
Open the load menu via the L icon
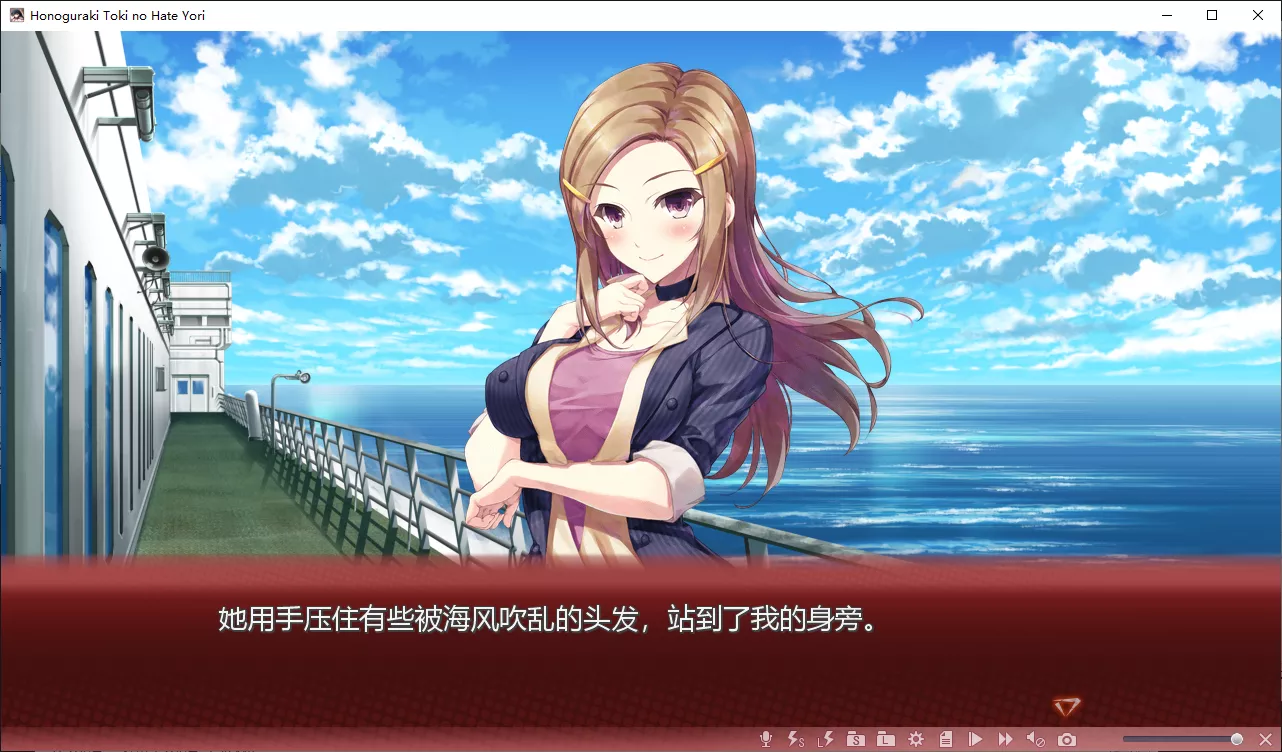click(x=885, y=738)
